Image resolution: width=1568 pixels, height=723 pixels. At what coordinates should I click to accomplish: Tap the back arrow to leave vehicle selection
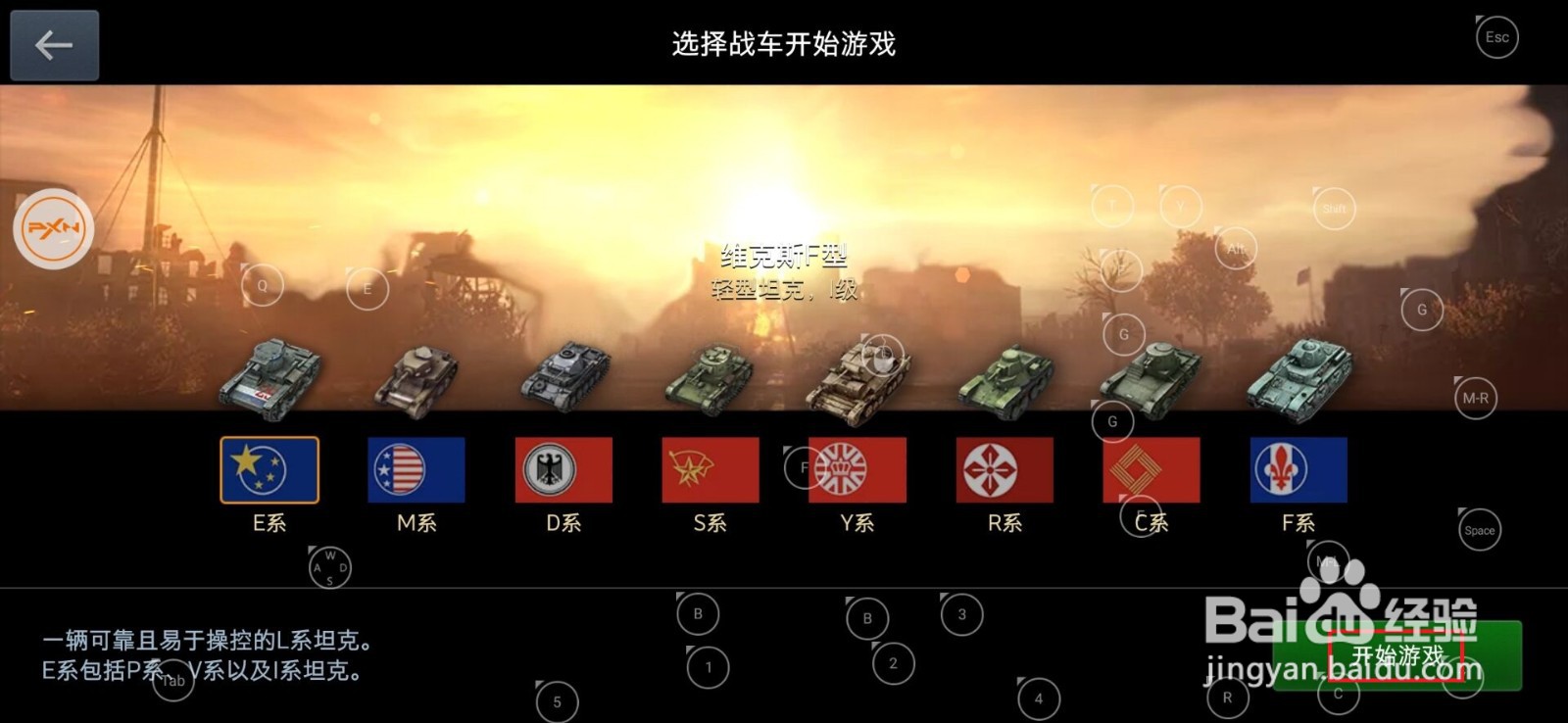coord(54,44)
